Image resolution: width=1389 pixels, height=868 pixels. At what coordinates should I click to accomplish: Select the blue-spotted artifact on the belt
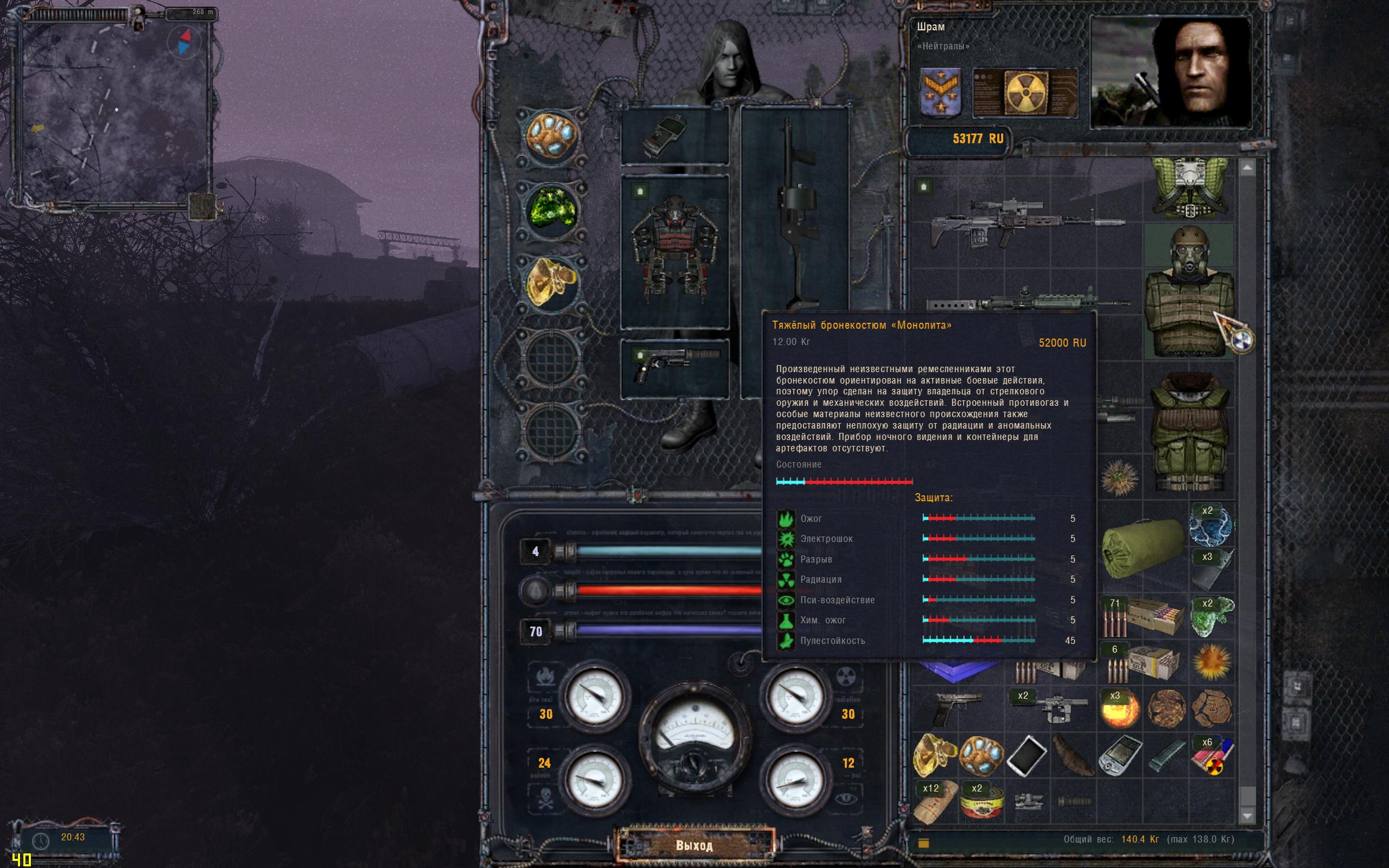552,137
